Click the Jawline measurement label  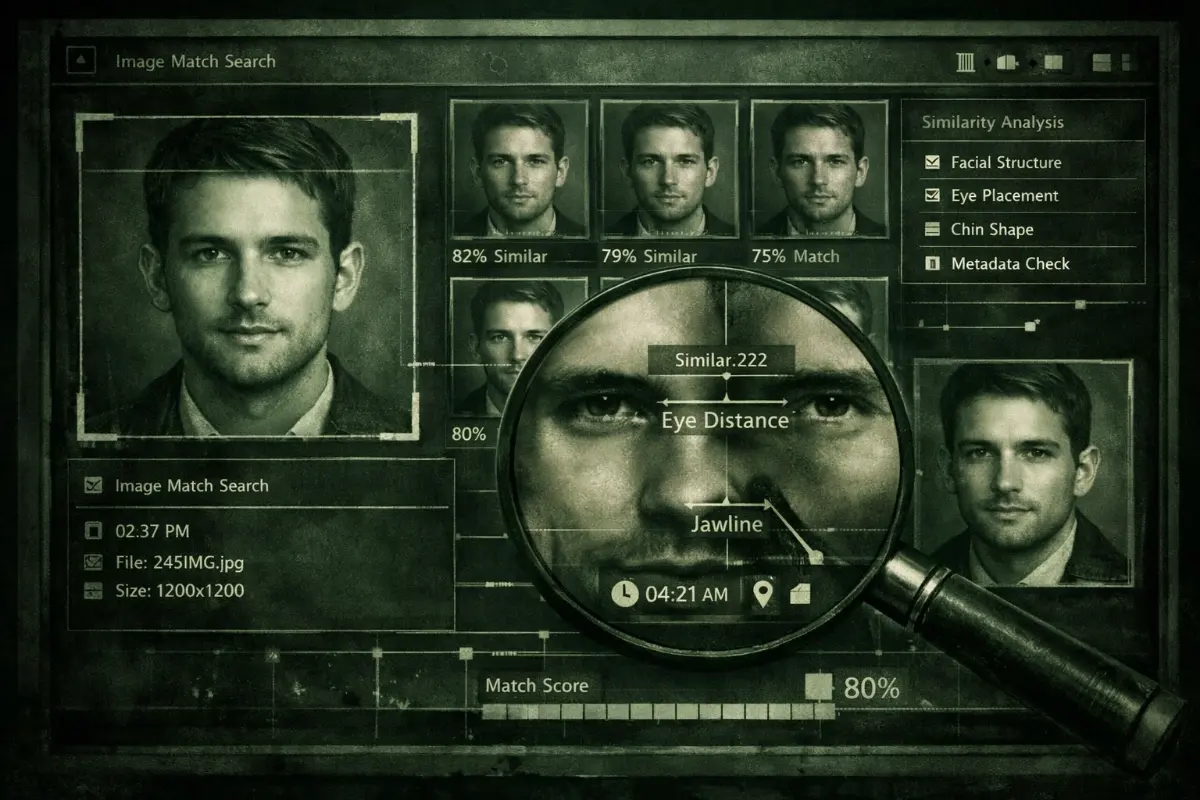(x=727, y=524)
